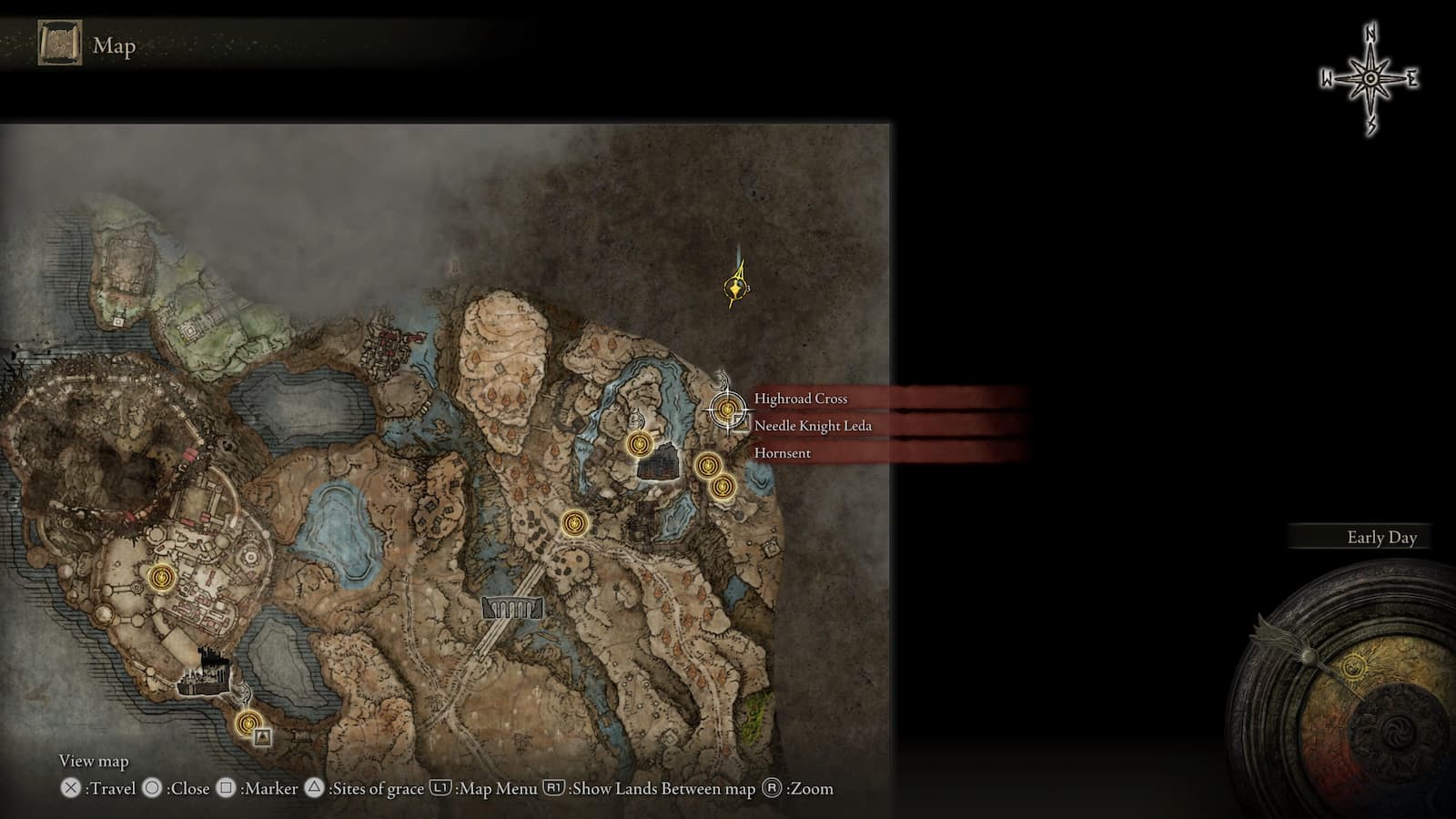Image resolution: width=1456 pixels, height=819 pixels.
Task: Select the grace marker inside the western walled town
Action: 162,576
